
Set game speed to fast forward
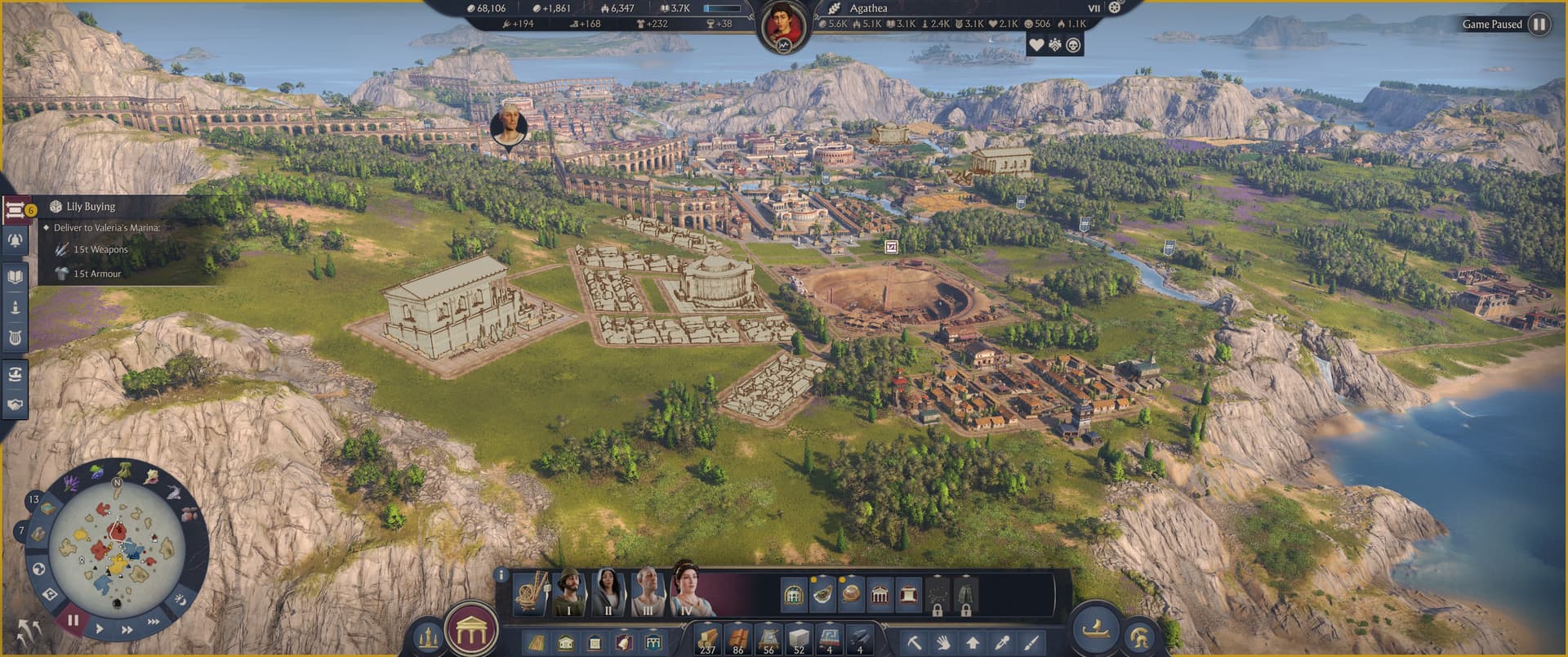click(x=127, y=630)
